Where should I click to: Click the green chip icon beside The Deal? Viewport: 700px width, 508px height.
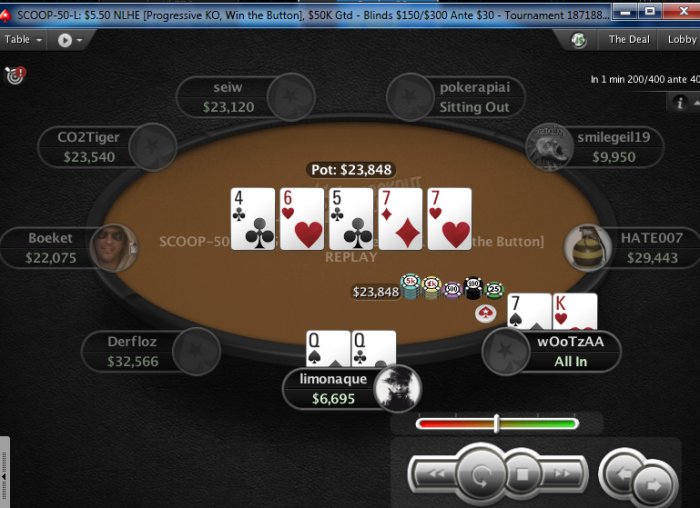tap(578, 40)
